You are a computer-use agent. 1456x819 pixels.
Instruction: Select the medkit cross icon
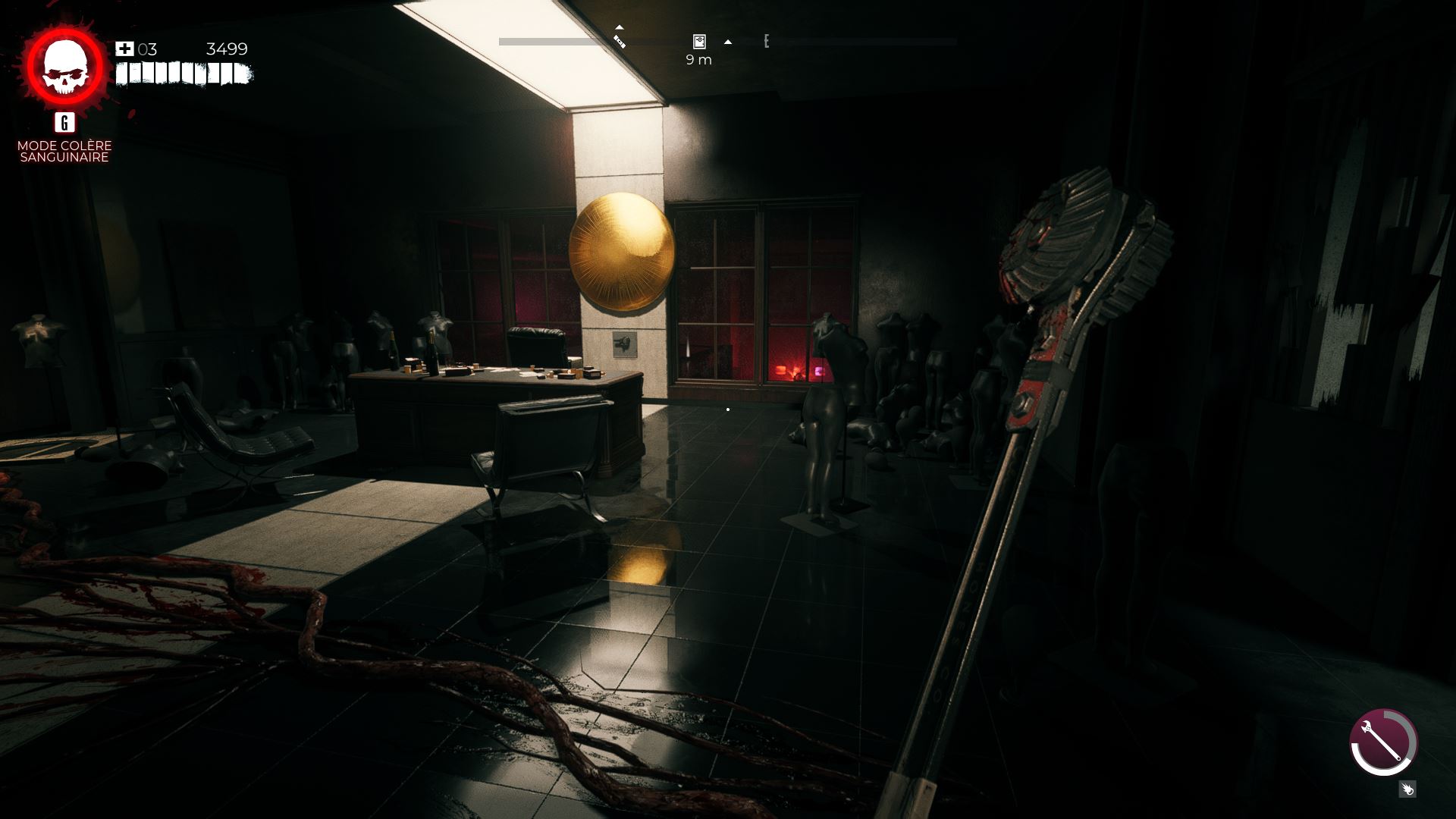(124, 49)
